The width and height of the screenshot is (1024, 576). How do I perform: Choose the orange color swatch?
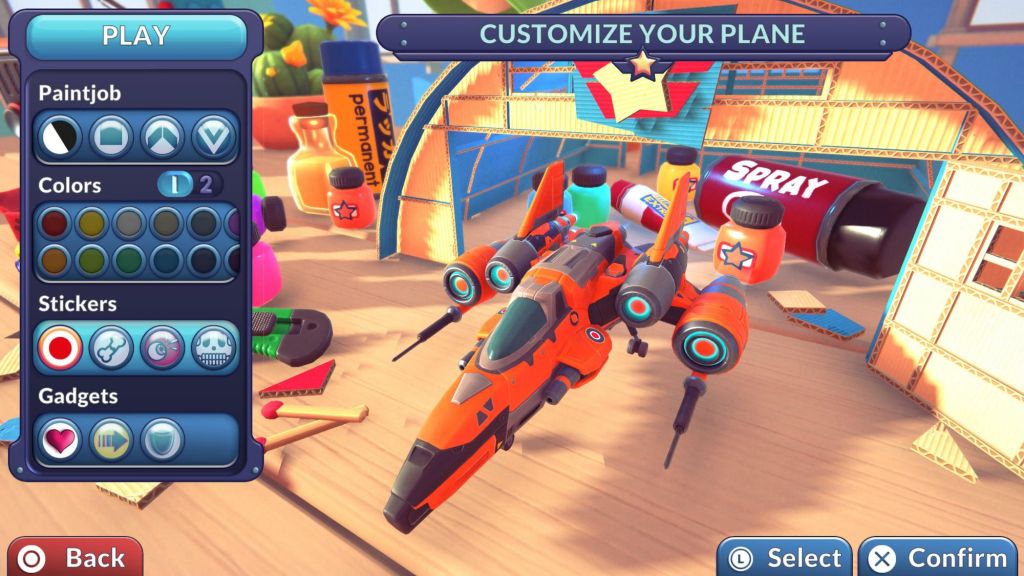click(54, 261)
